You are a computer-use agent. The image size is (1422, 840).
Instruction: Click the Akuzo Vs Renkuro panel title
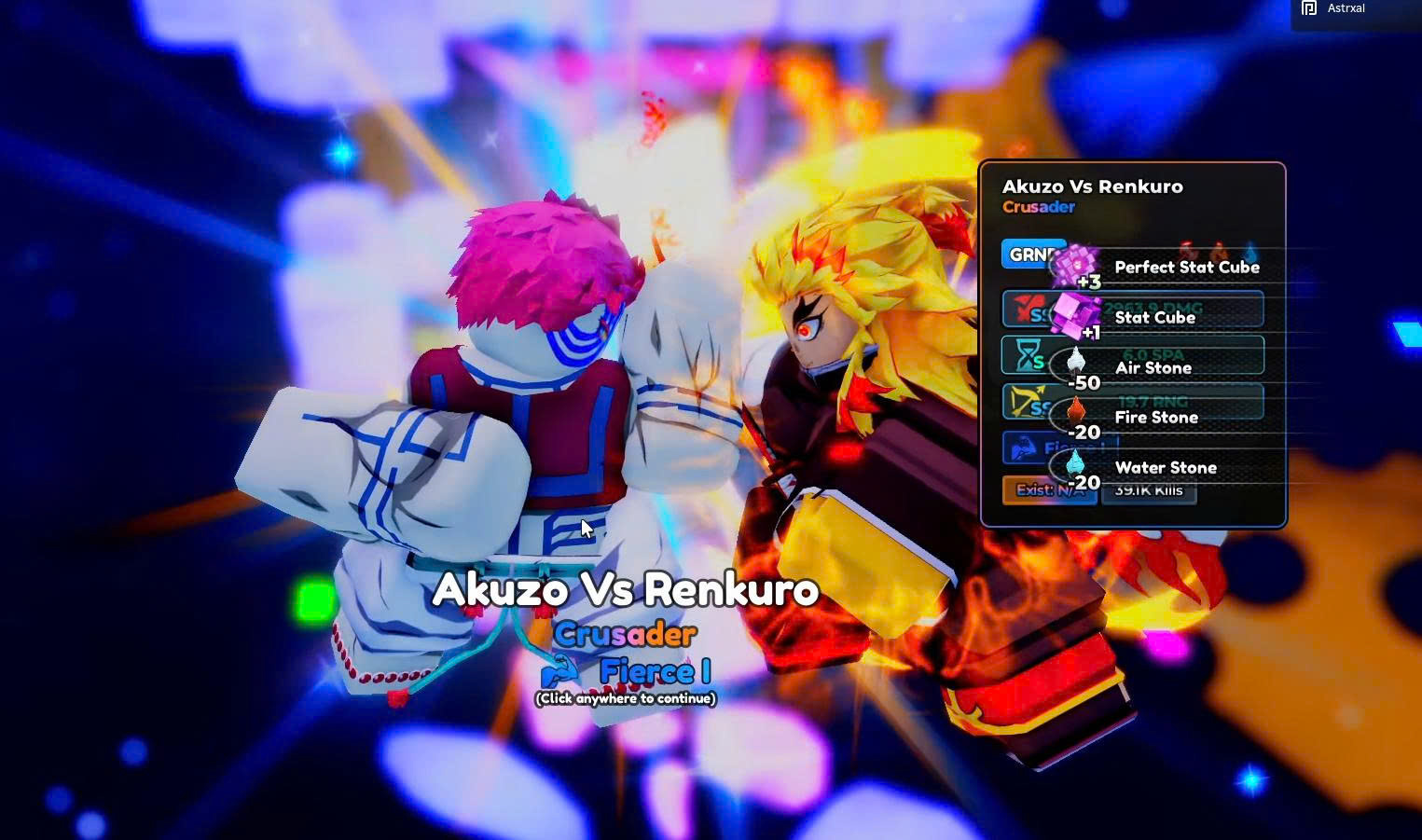coord(1094,186)
